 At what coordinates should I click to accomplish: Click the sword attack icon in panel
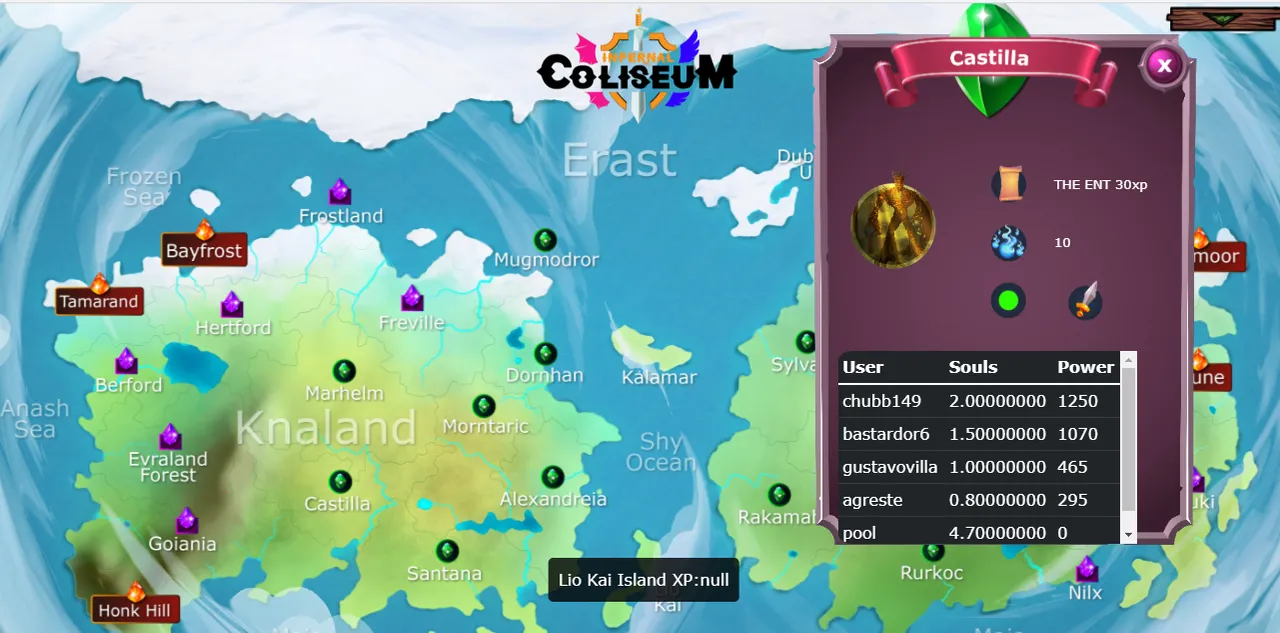click(x=1085, y=301)
